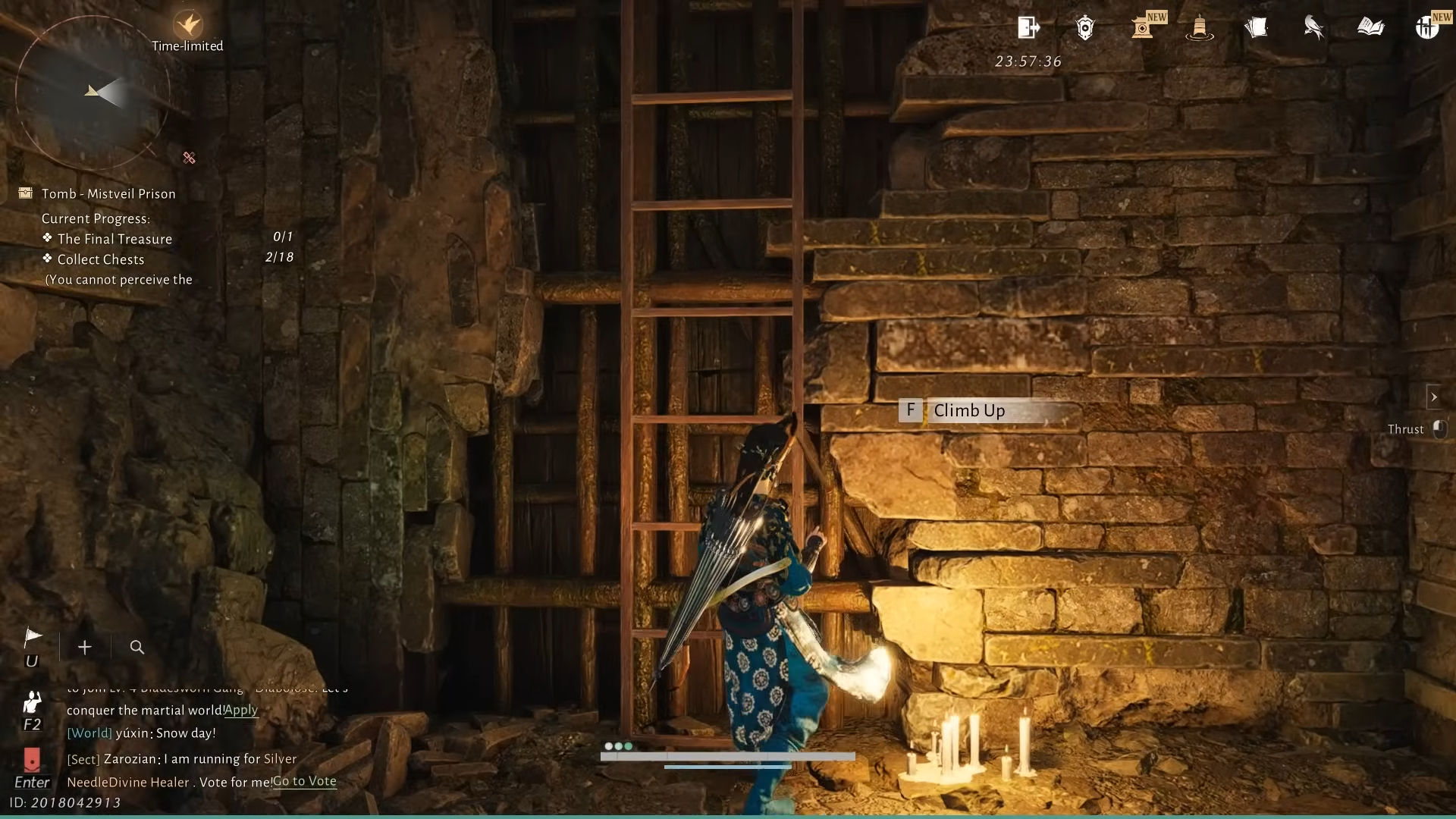1456x819 pixels.
Task: Click the white bird icon
Action: pos(1313,28)
